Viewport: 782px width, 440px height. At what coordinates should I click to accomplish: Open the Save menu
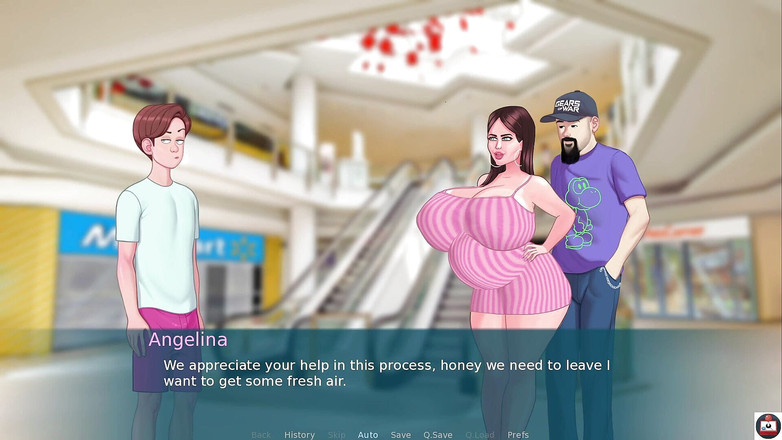point(401,435)
